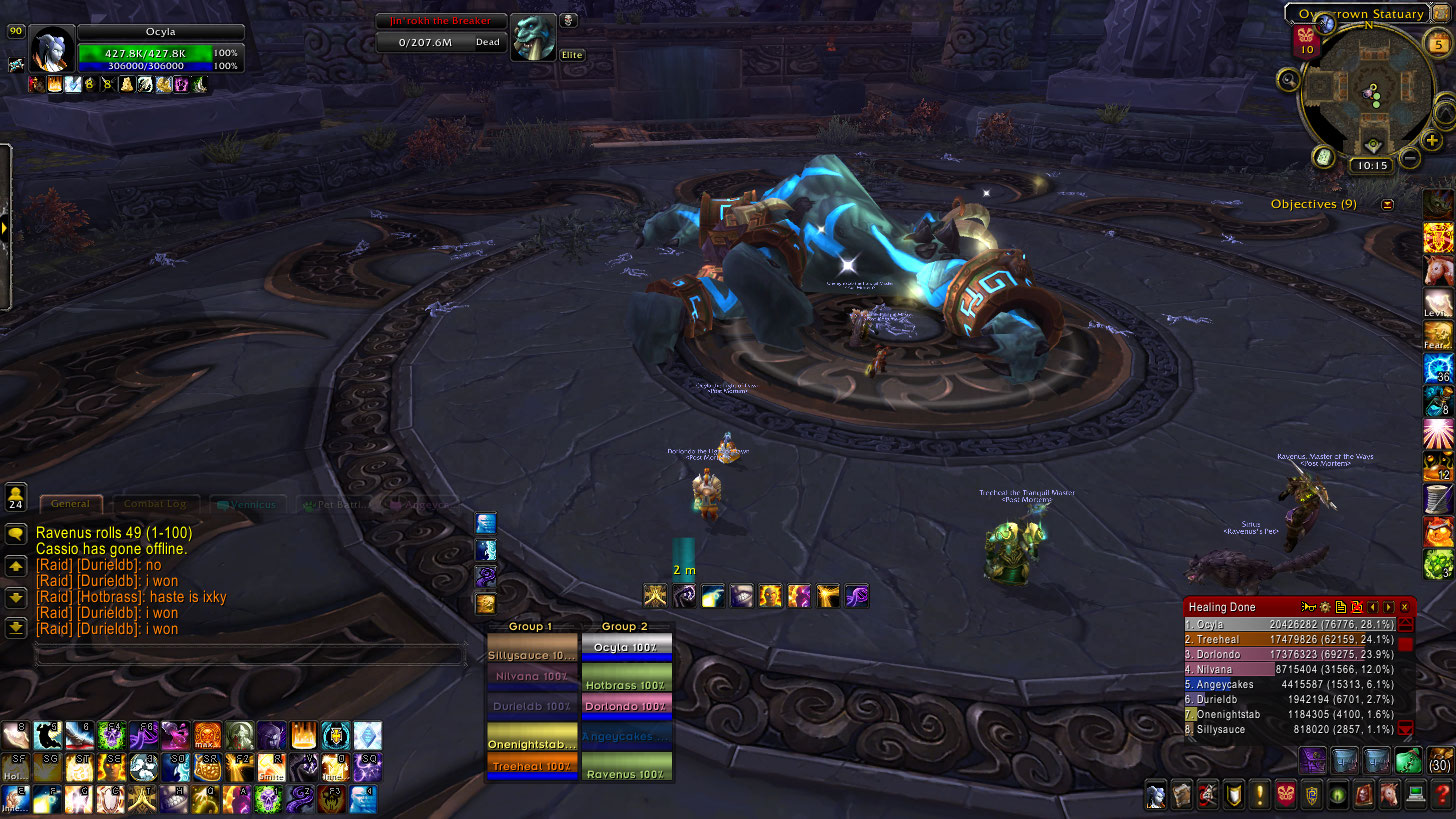This screenshot has width=1456, height=819.
Task: Close the Healing Done meter window
Action: coord(1404,607)
